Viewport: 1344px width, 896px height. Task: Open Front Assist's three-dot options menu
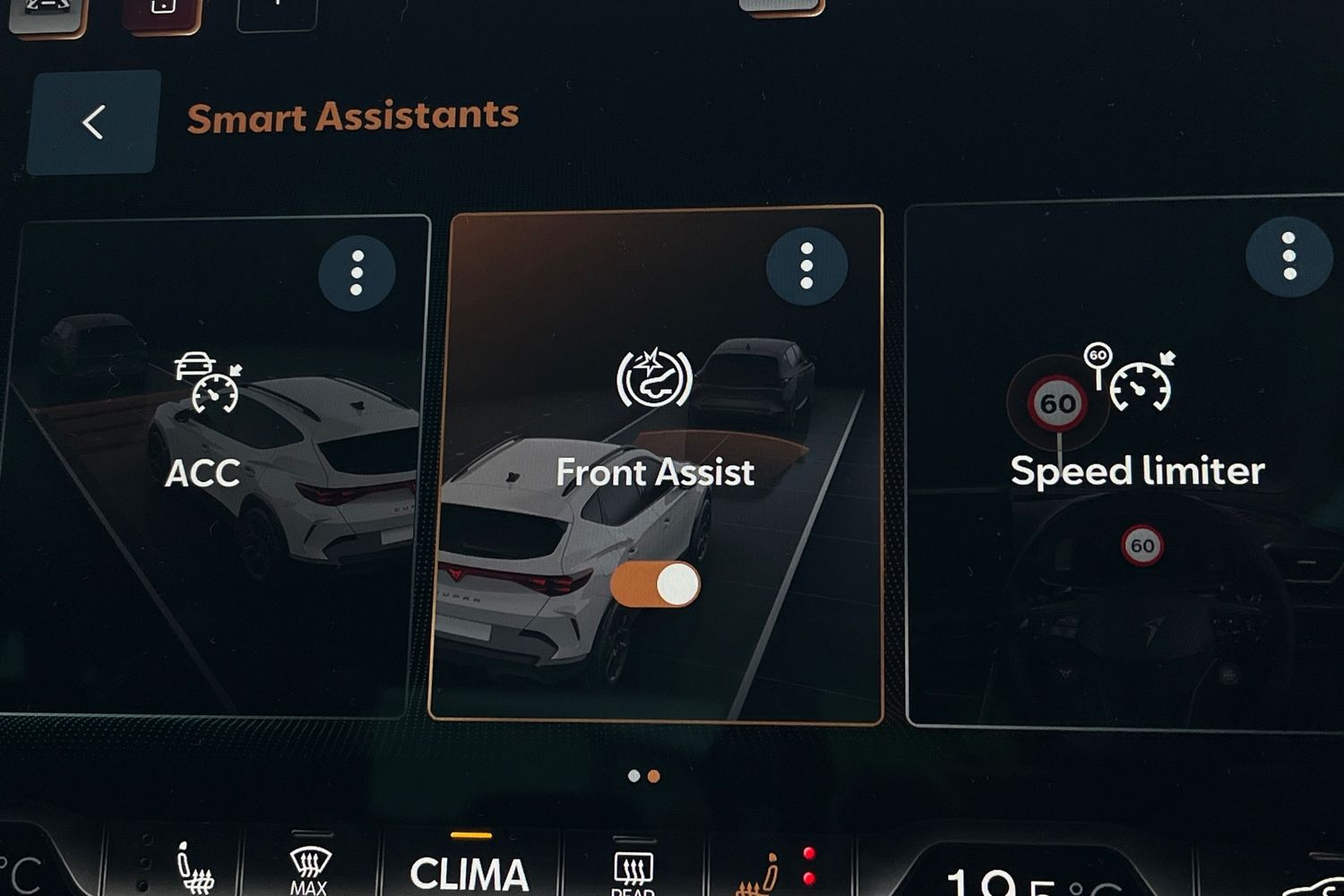pos(806,266)
